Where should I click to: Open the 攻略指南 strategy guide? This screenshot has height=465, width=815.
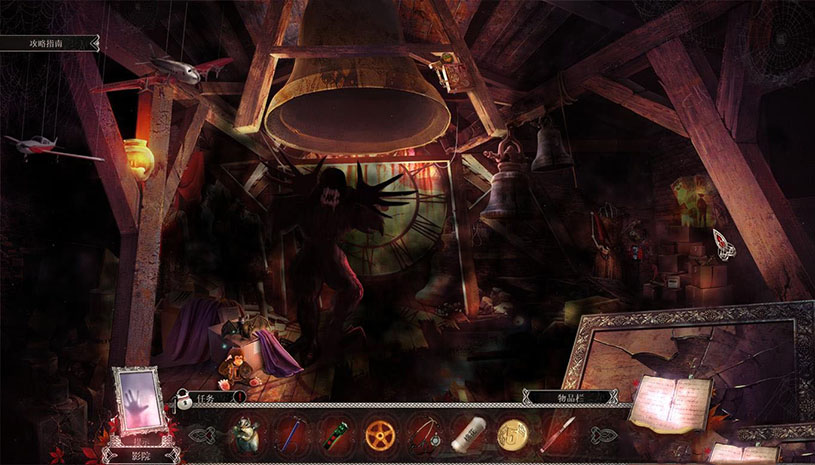[x=48, y=43]
